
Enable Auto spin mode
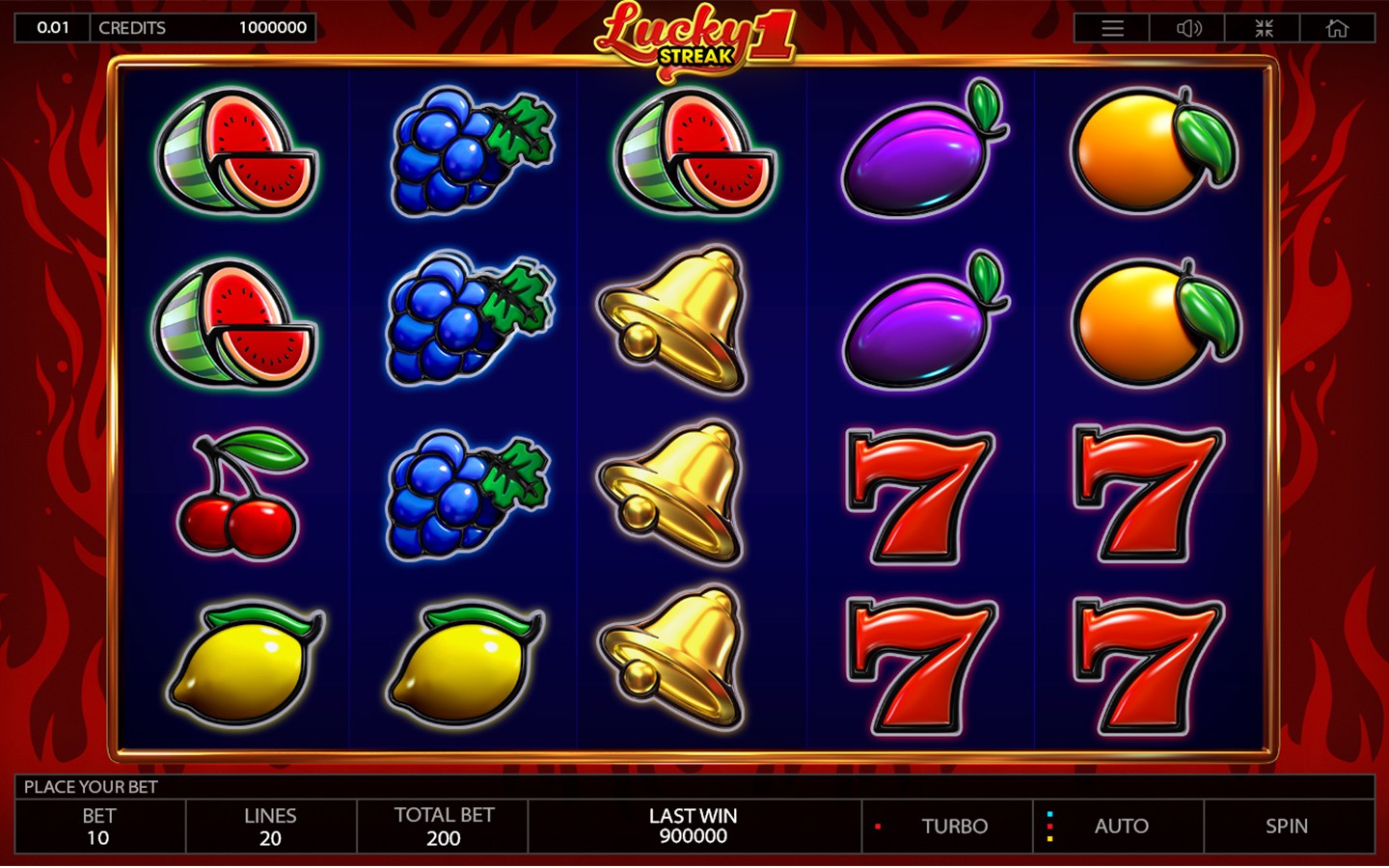[1120, 827]
